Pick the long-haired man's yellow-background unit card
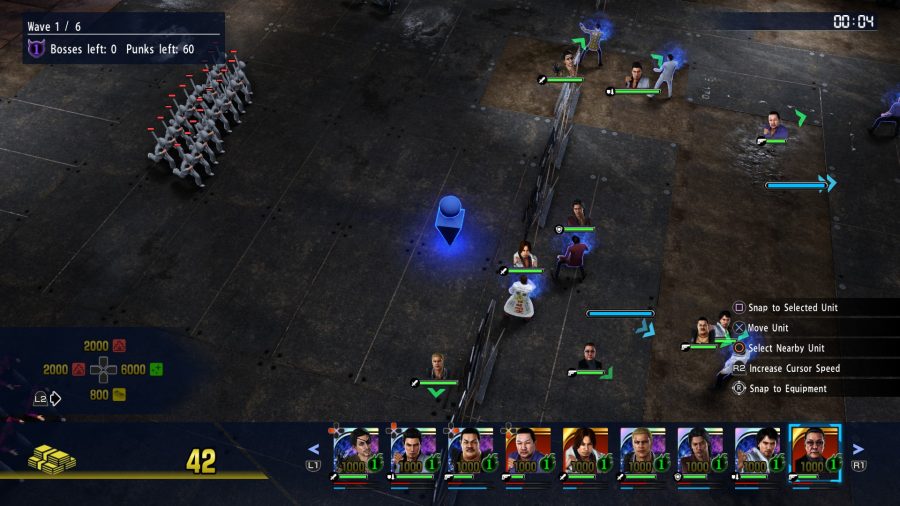The height and width of the screenshot is (506, 900). click(x=585, y=450)
